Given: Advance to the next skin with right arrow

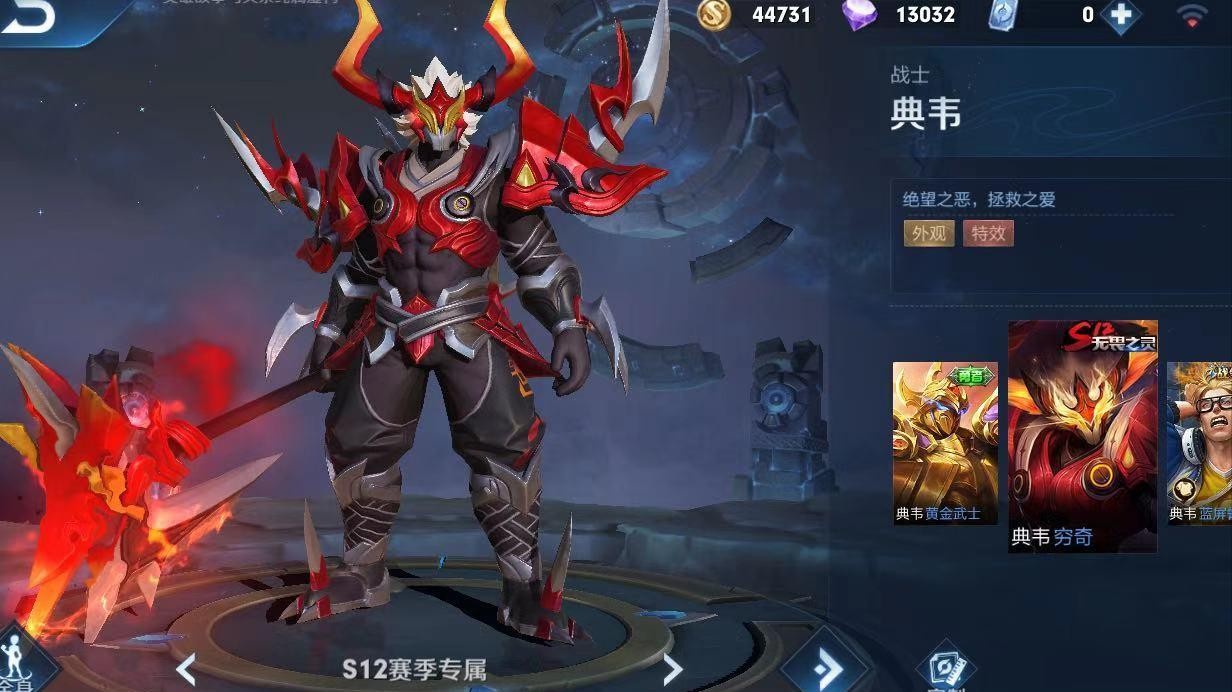Looking at the screenshot, I should coord(673,669).
